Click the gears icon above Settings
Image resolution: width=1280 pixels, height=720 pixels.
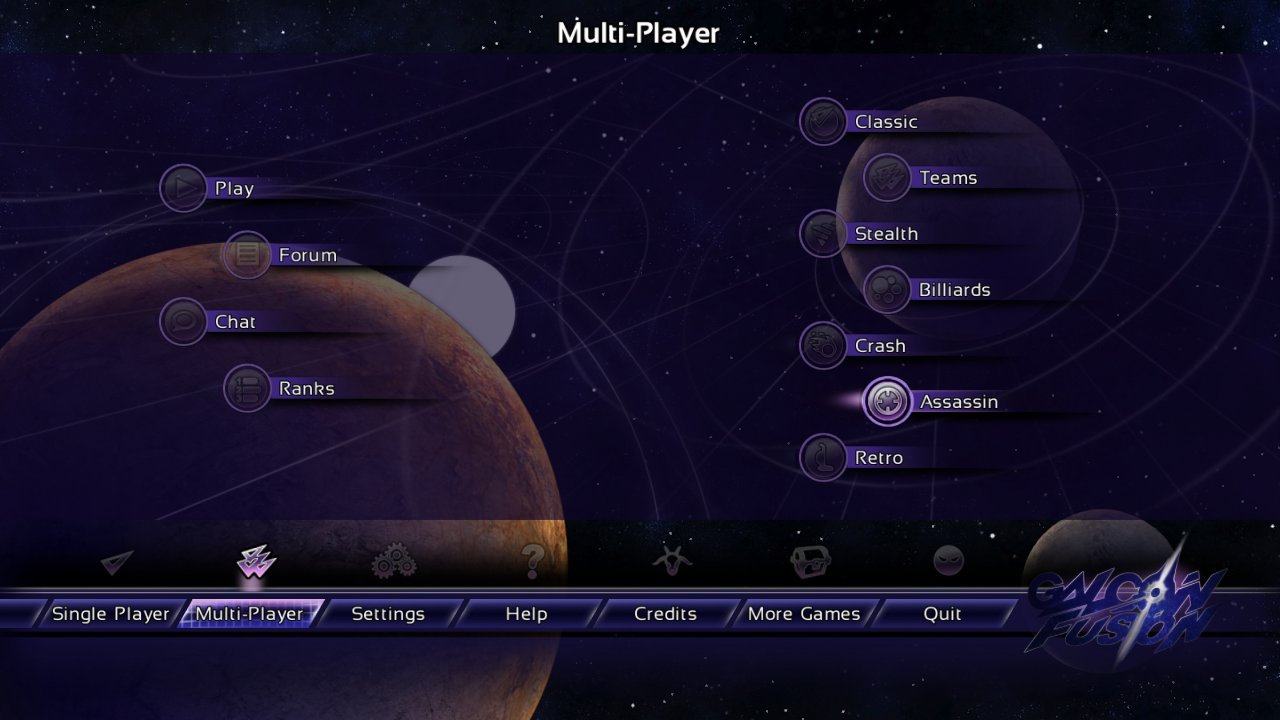pyautogui.click(x=394, y=563)
